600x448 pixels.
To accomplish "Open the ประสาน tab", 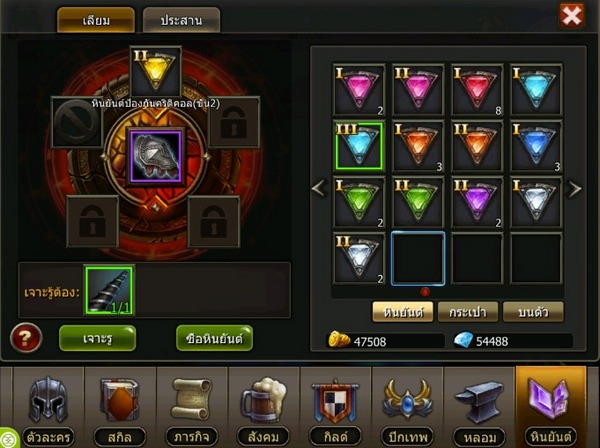I will coord(181,20).
